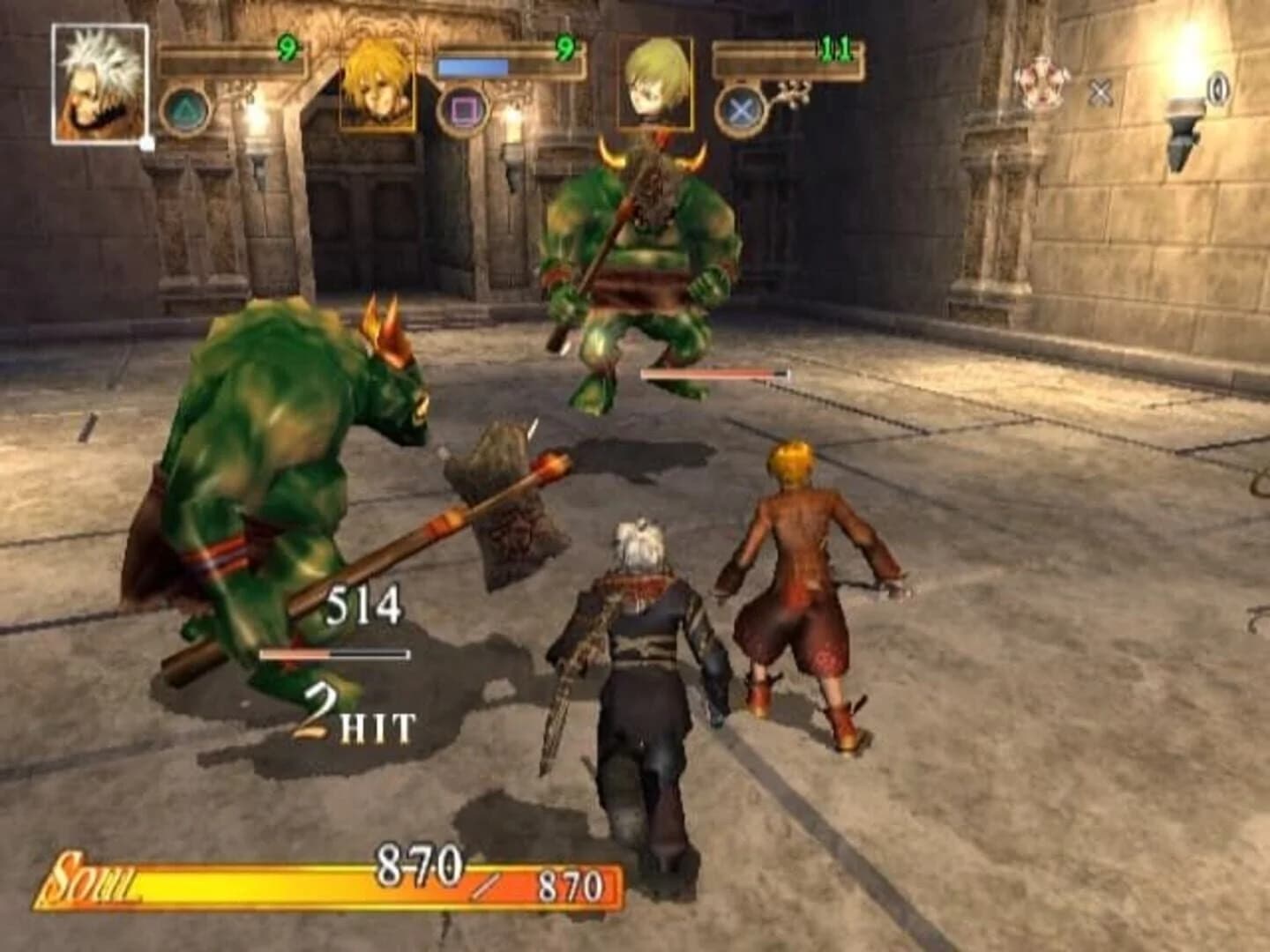
Task: Click the enemy health bar under the jumping ogre
Action: [x=716, y=373]
